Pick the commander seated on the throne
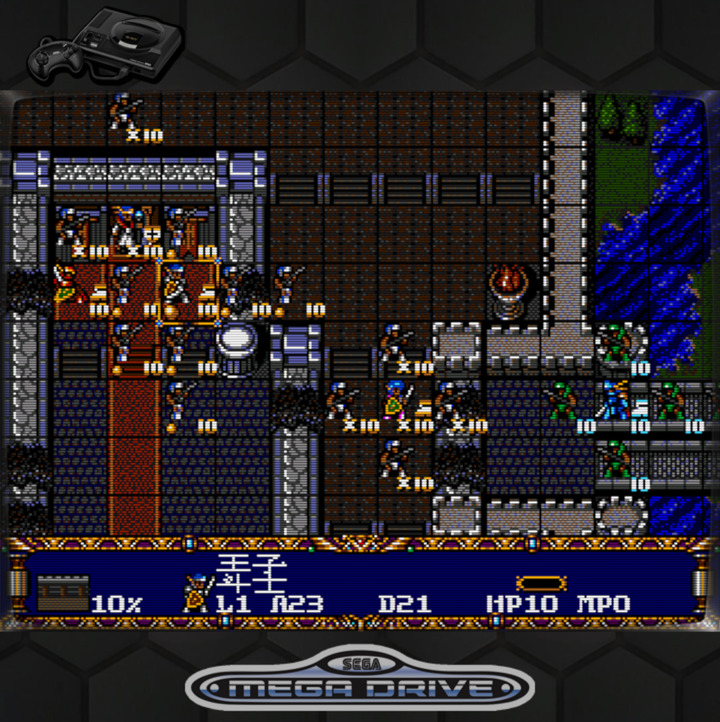This screenshot has height=722, width=720. (x=125, y=232)
